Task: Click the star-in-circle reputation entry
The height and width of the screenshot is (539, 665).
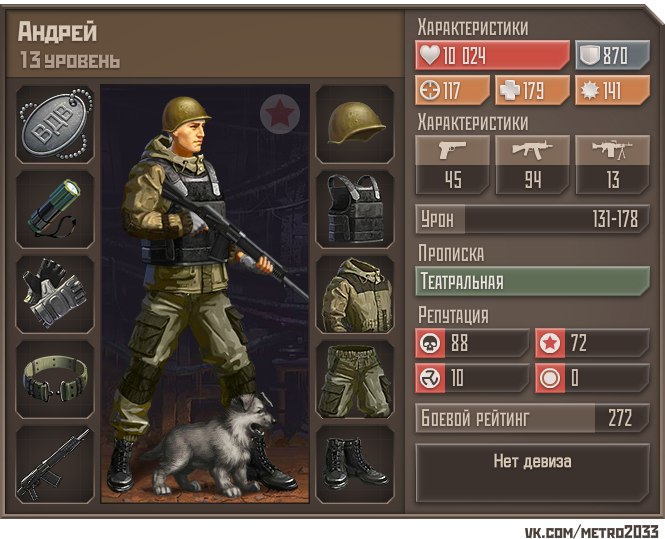Action: pyautogui.click(x=592, y=343)
